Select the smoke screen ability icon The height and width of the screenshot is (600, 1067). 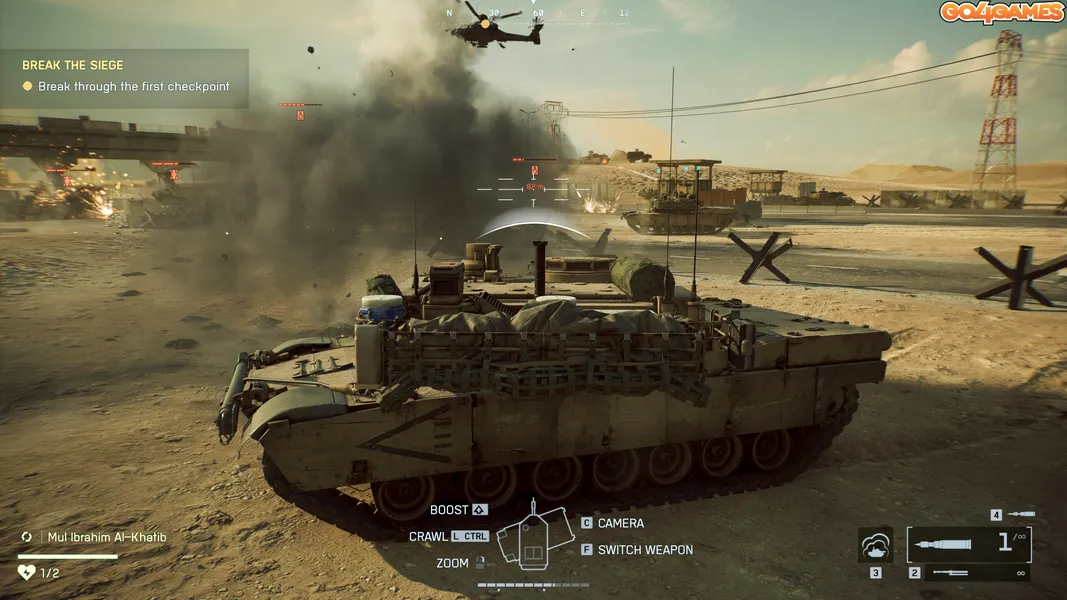pos(876,545)
